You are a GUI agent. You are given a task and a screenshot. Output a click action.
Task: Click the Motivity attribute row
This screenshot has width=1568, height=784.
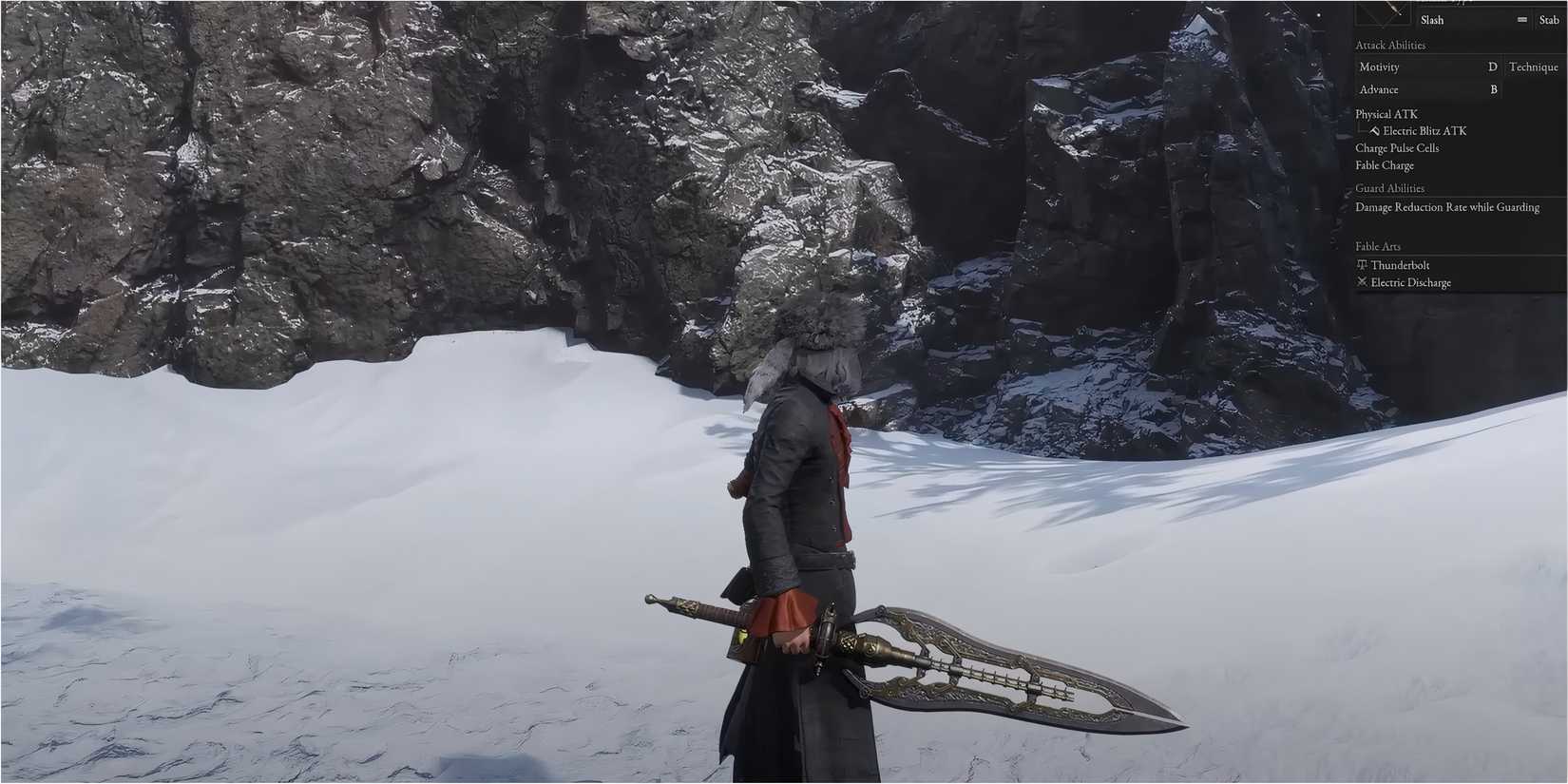[x=1379, y=67]
